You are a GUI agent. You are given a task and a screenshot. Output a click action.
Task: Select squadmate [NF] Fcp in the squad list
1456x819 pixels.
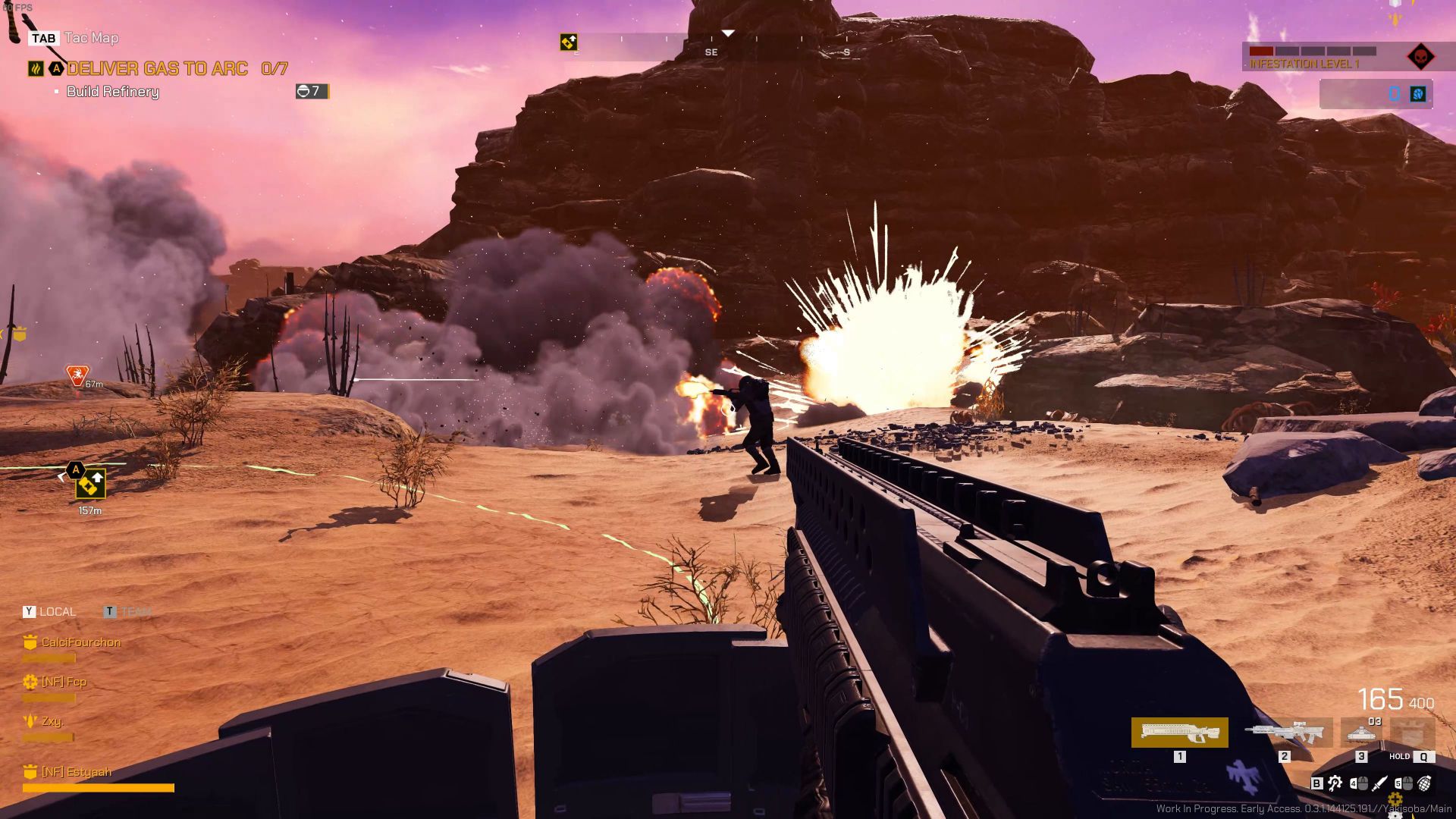[64, 682]
